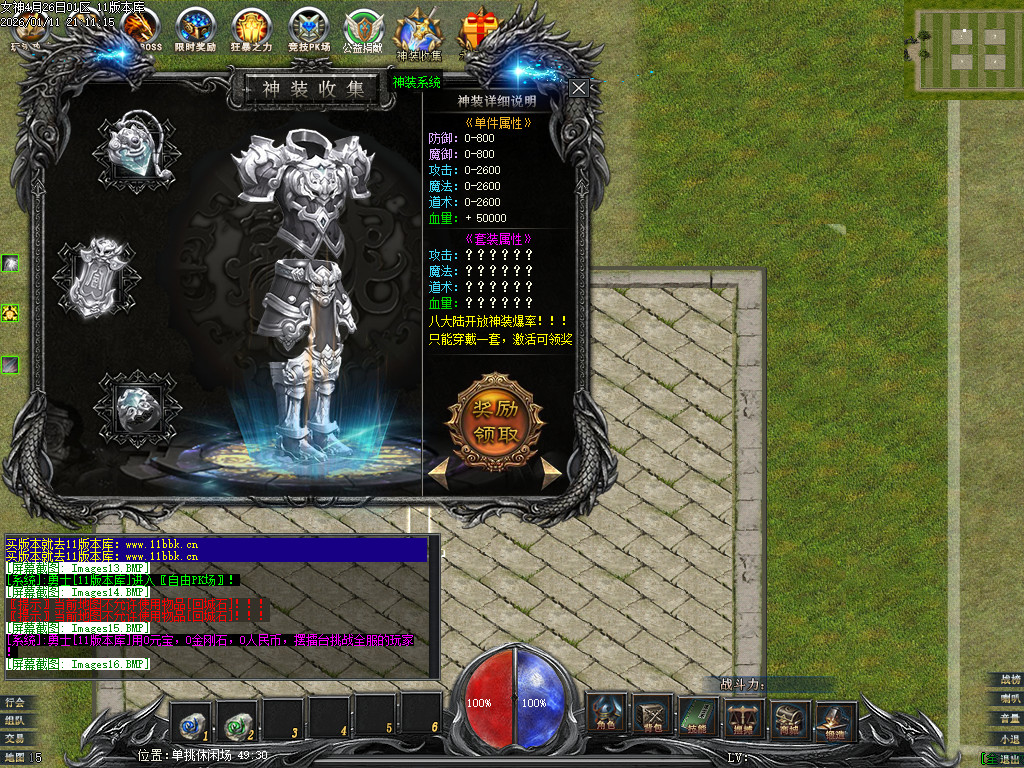Open the 技能 skills book
The width and height of the screenshot is (1024, 768).
click(x=699, y=714)
